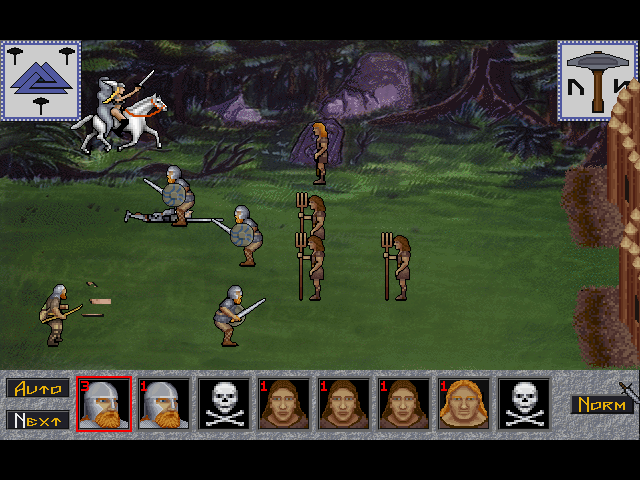Viewport: 640px width, 480px height.
Task: Click the Next unit button
Action: (x=38, y=420)
